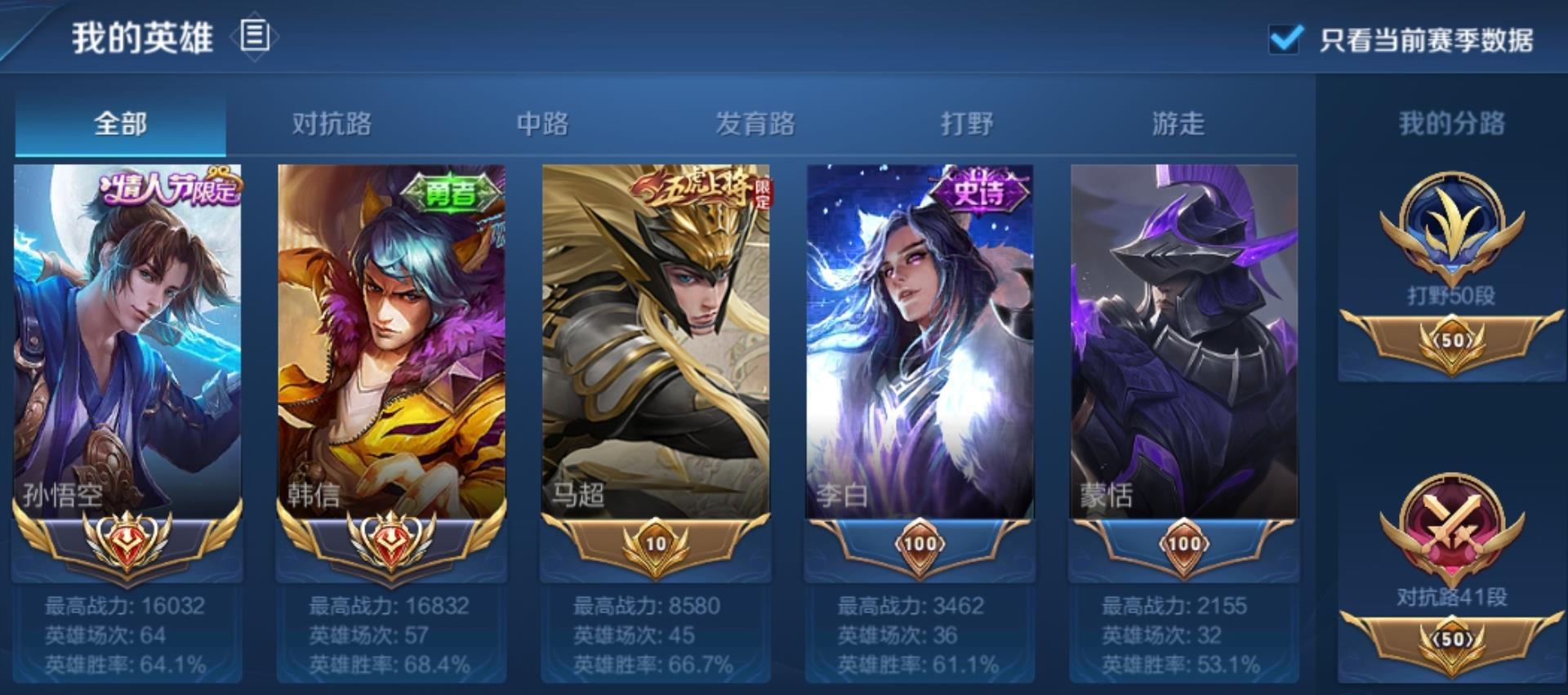Image resolution: width=1568 pixels, height=695 pixels.
Task: Open the 打野 tab
Action: coord(964,123)
